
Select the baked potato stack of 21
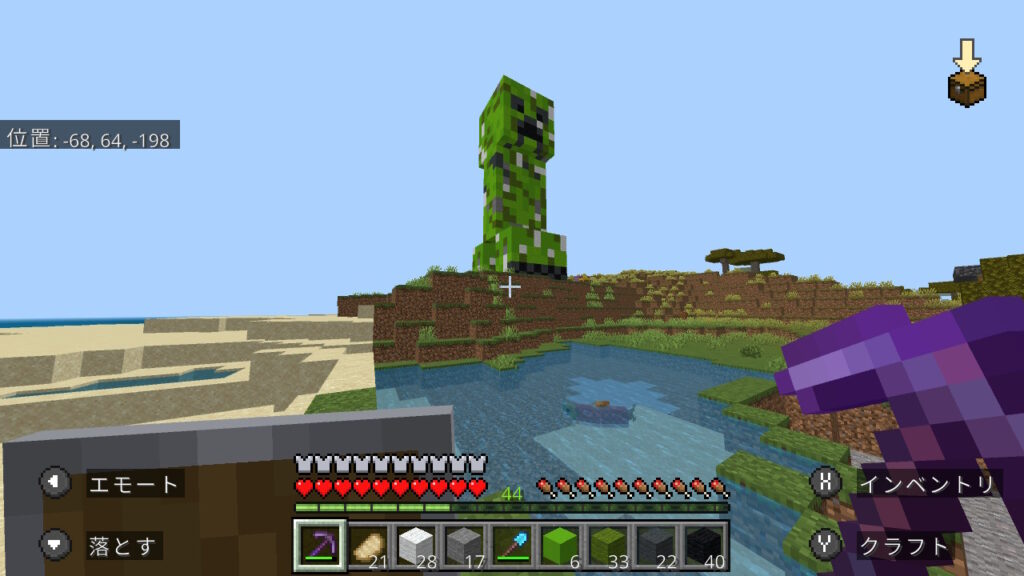[368, 546]
